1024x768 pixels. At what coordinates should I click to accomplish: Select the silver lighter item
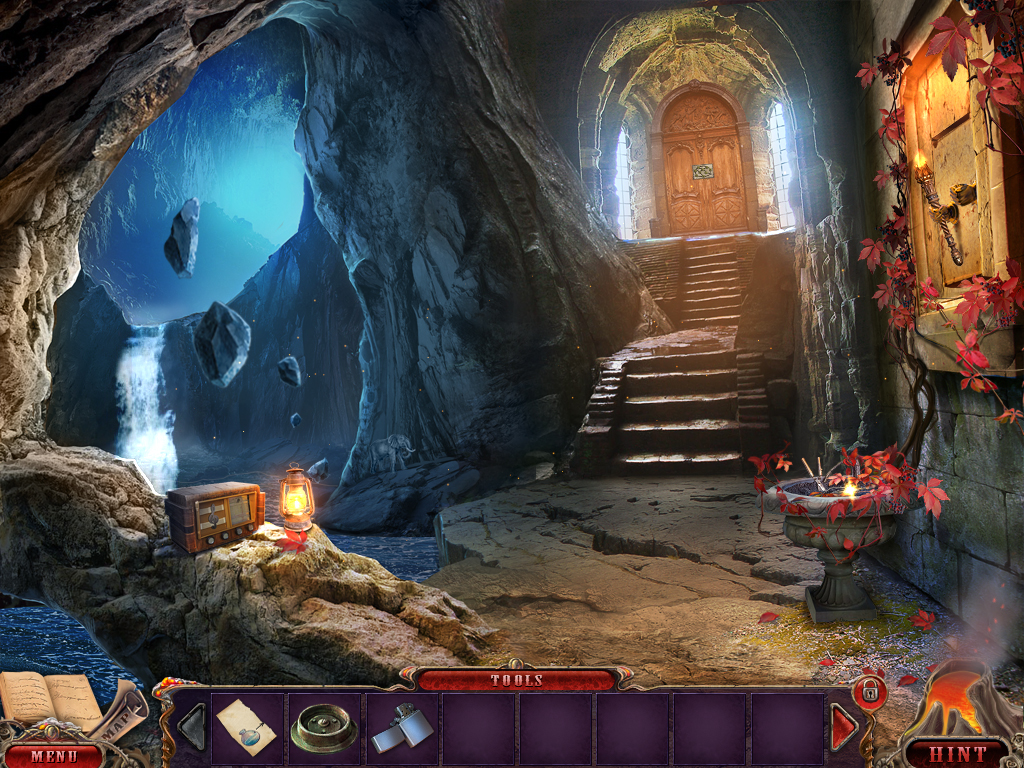click(x=401, y=729)
